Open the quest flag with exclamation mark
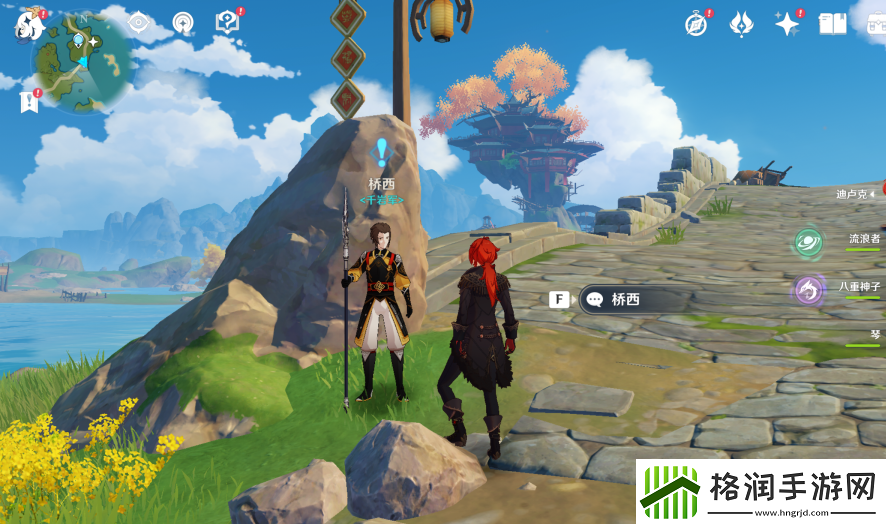This screenshot has width=886, height=524. 28,101
